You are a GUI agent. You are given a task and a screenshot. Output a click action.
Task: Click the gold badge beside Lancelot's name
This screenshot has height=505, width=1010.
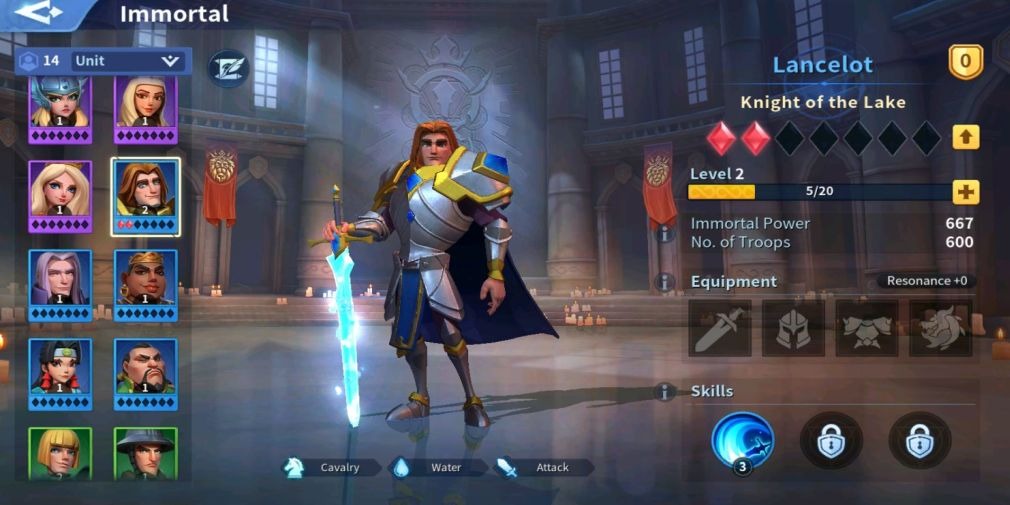[965, 63]
